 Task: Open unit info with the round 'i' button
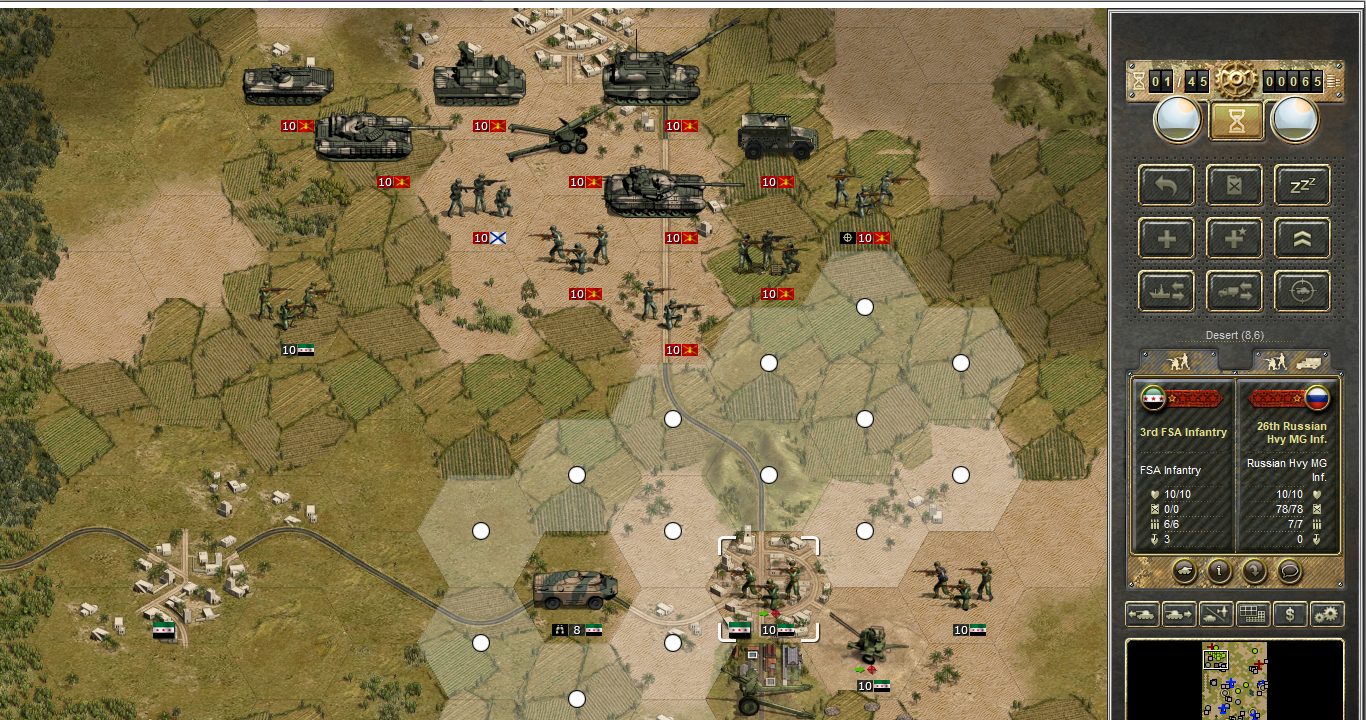click(1219, 571)
